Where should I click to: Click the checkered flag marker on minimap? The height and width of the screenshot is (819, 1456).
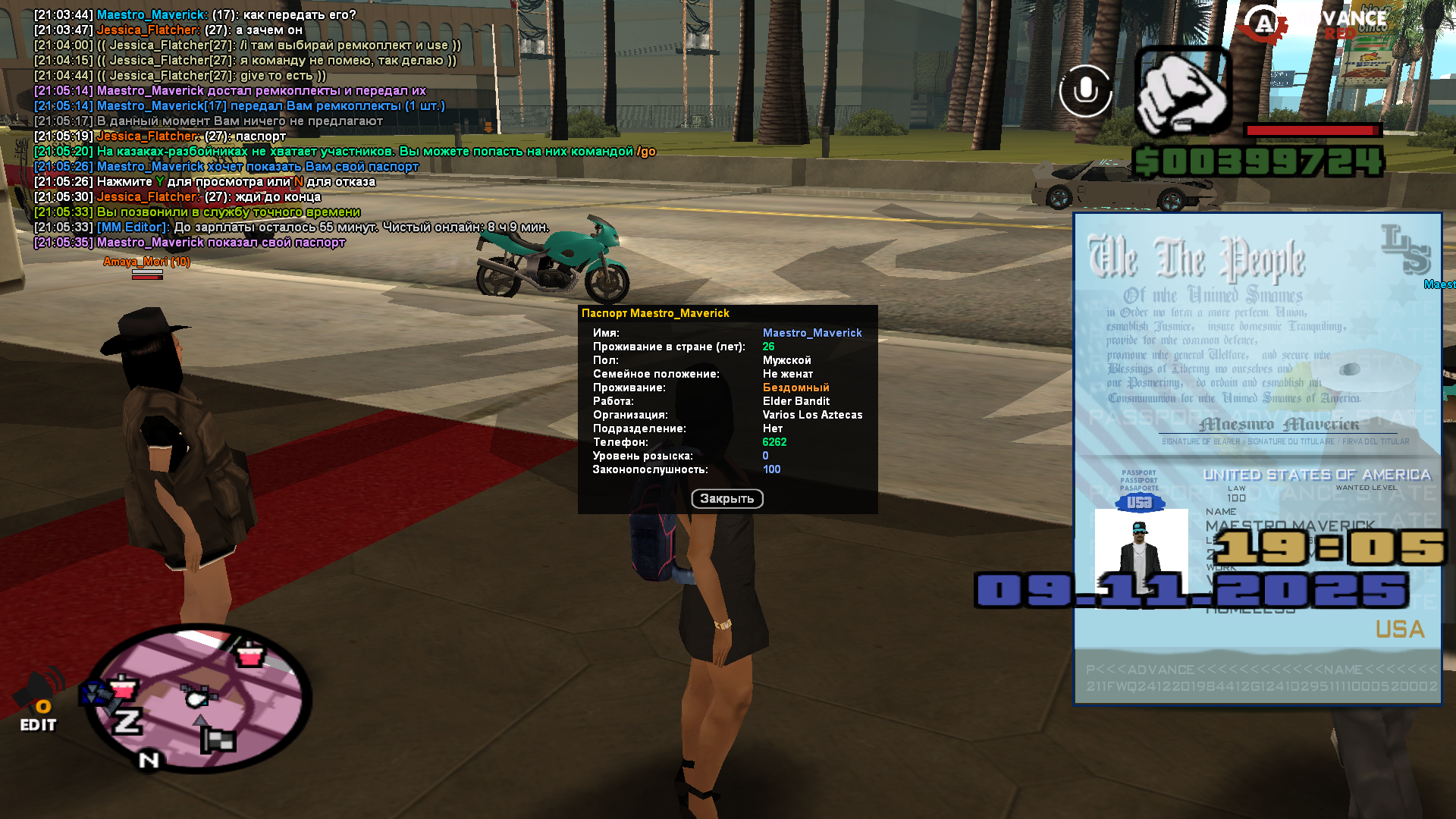218,740
